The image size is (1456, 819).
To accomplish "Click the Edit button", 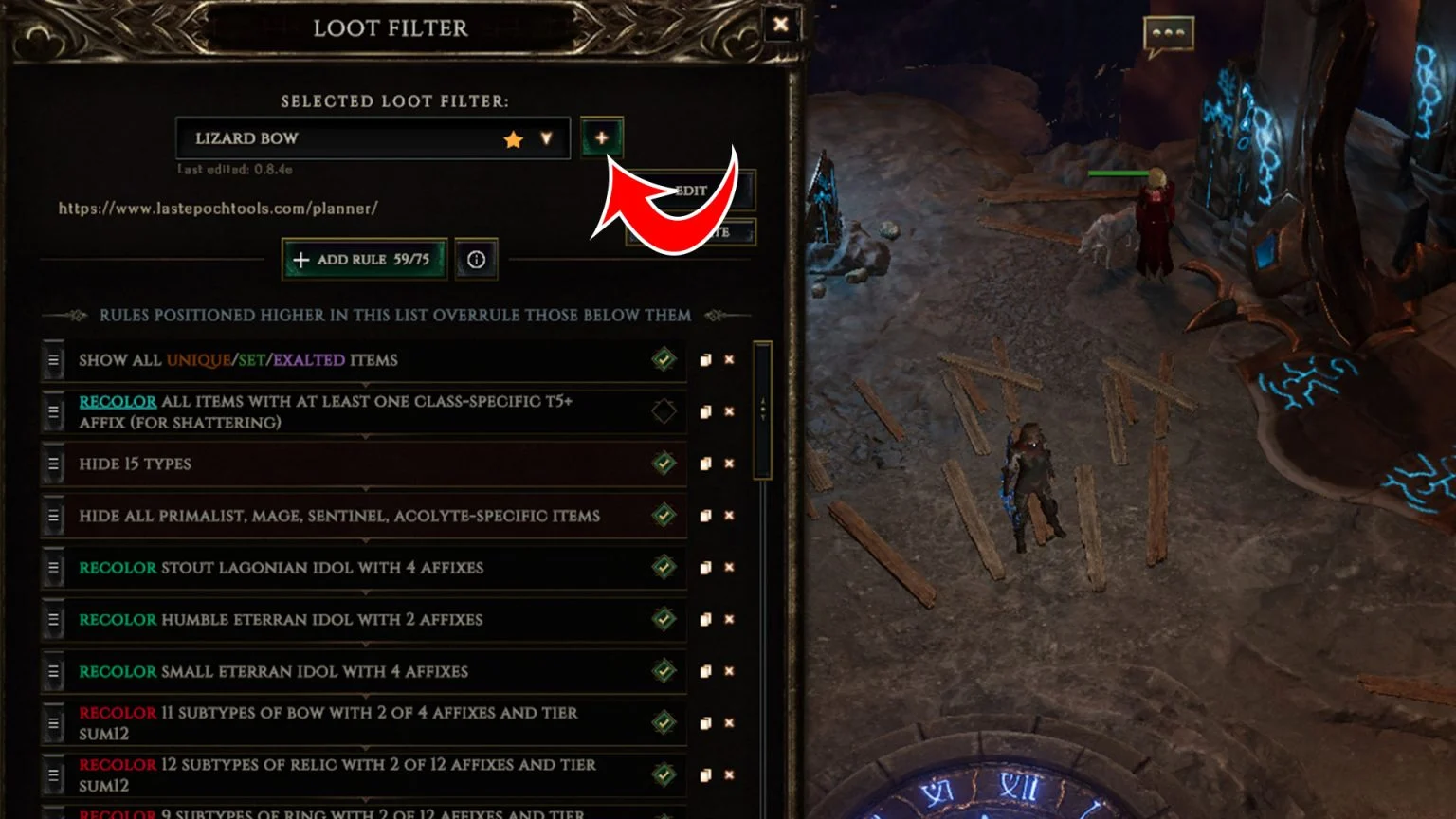I will pyautogui.click(x=690, y=190).
